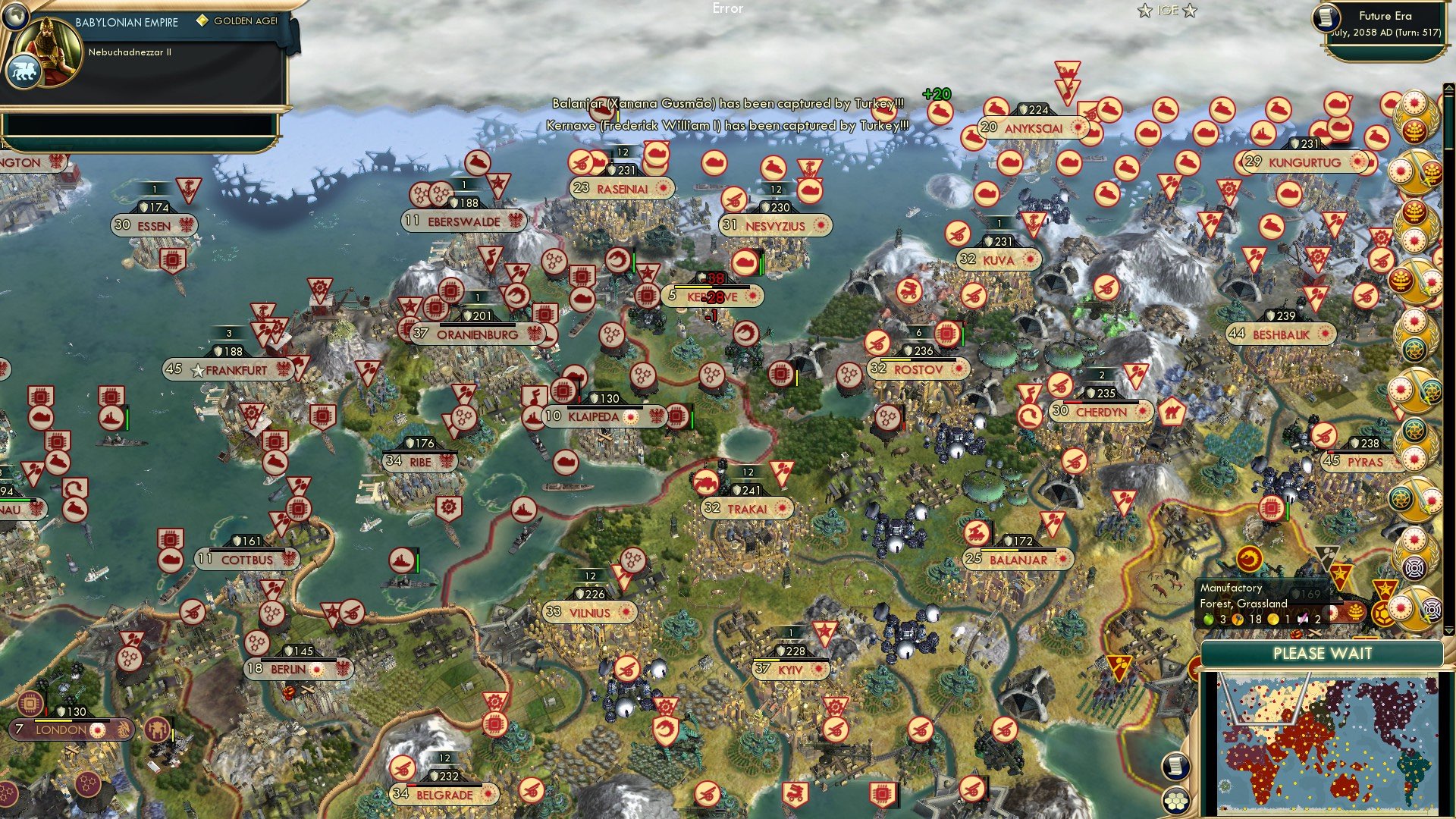Click the crossed-swords war notification icon

click(x=1414, y=172)
